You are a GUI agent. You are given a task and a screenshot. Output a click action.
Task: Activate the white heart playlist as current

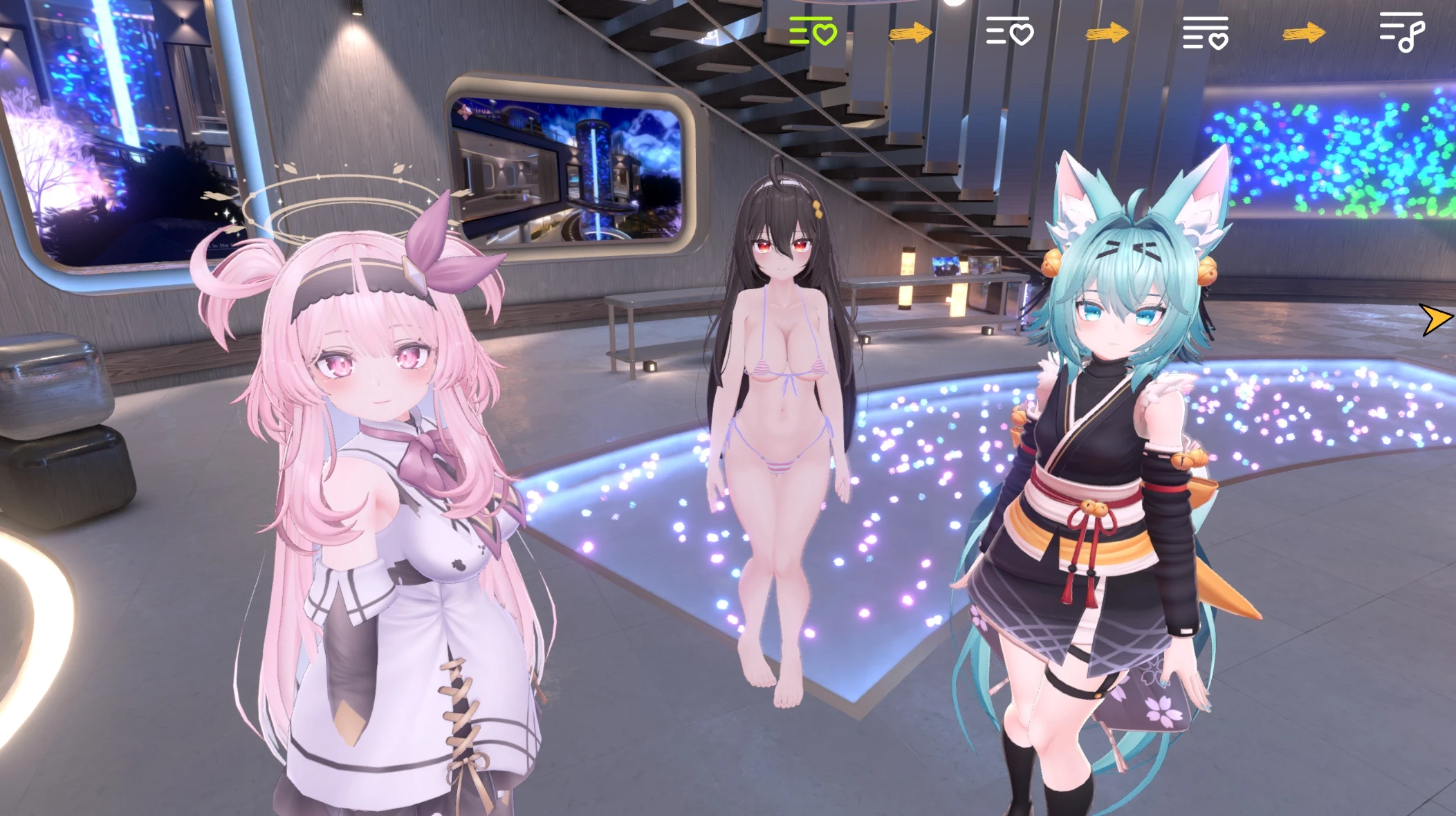[x=1009, y=30]
